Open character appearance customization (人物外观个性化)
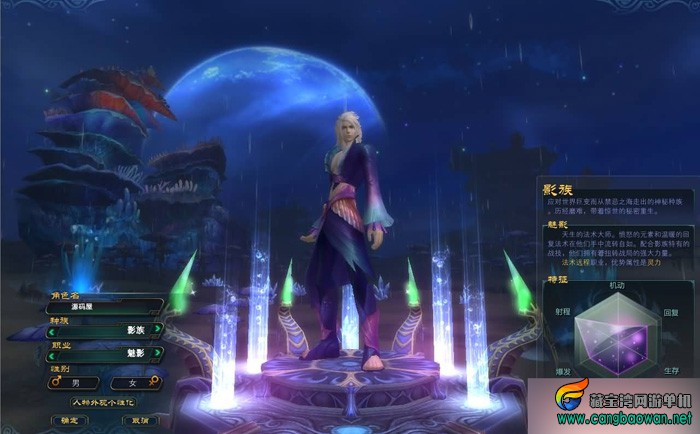This screenshot has height=434, width=700. [103, 402]
